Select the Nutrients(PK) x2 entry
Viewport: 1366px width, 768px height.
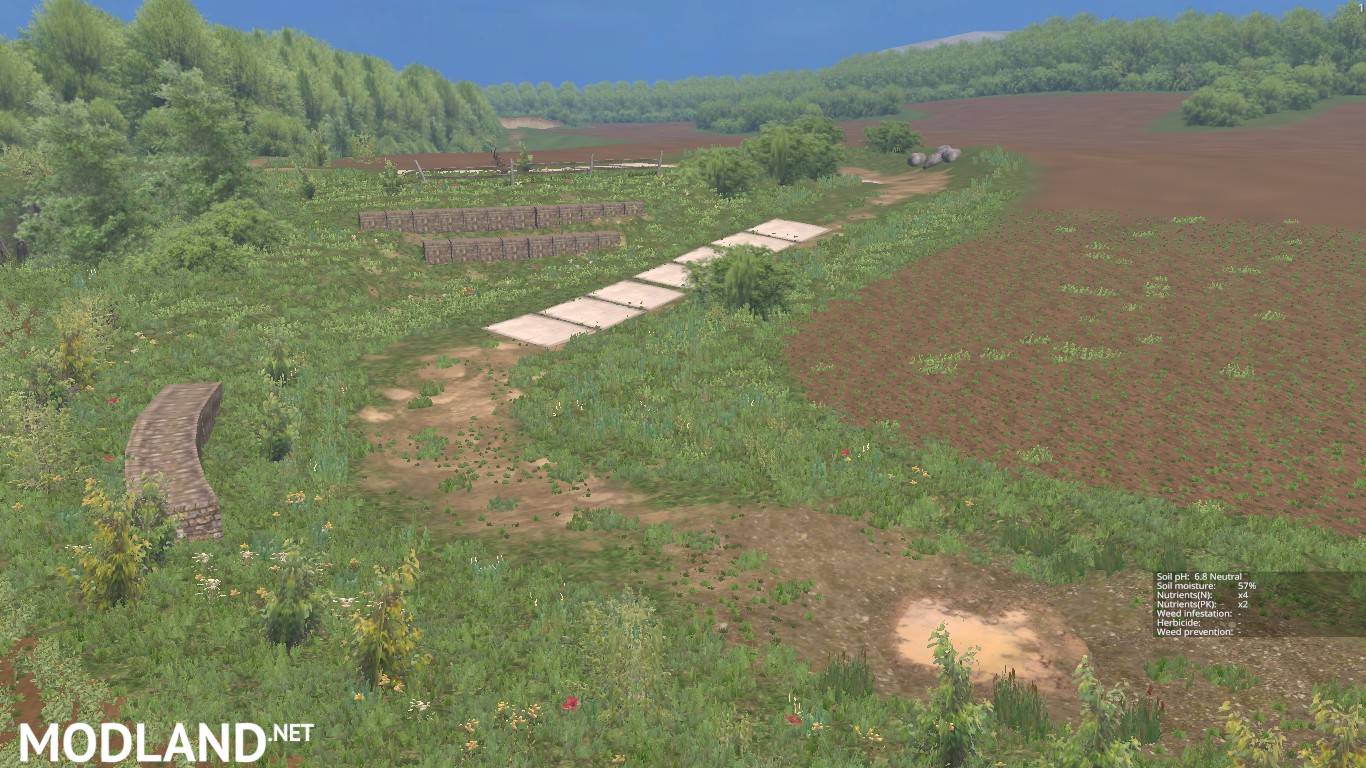pos(1198,604)
